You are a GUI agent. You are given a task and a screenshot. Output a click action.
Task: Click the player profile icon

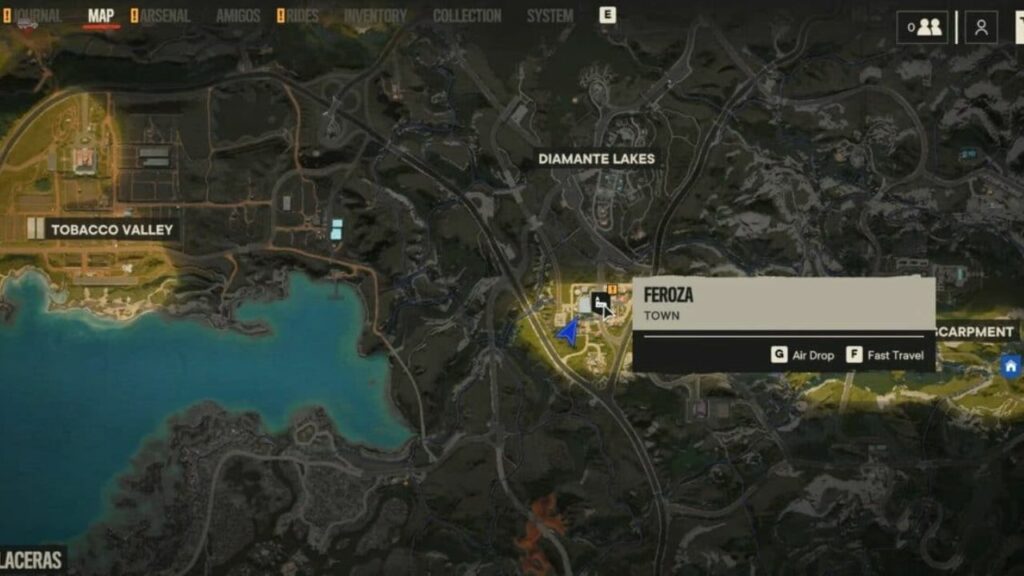(x=981, y=27)
